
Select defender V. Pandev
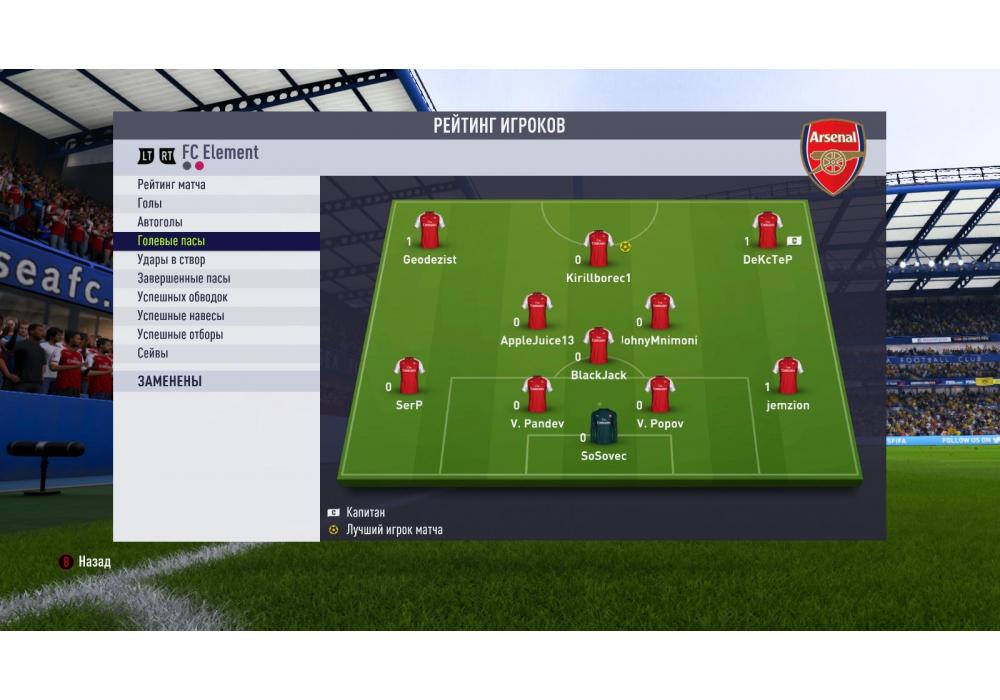pos(537,395)
